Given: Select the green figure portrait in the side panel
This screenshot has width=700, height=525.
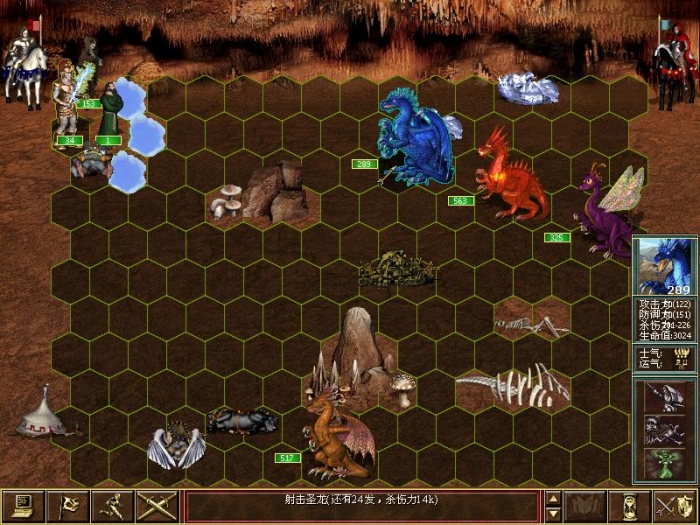Looking at the screenshot, I should [665, 461].
